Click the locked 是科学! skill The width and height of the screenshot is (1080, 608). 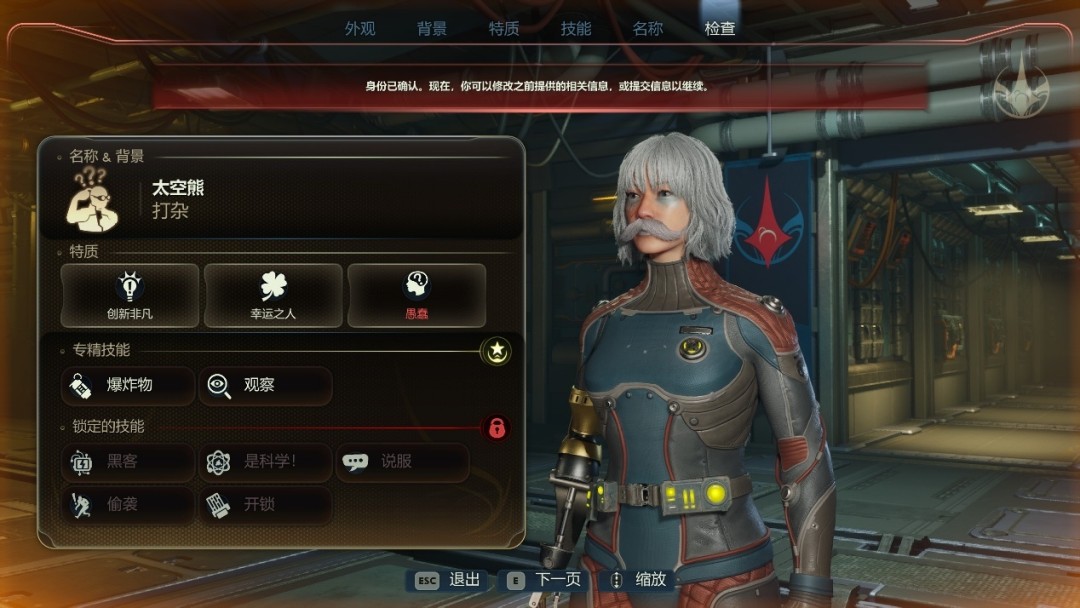click(x=265, y=462)
